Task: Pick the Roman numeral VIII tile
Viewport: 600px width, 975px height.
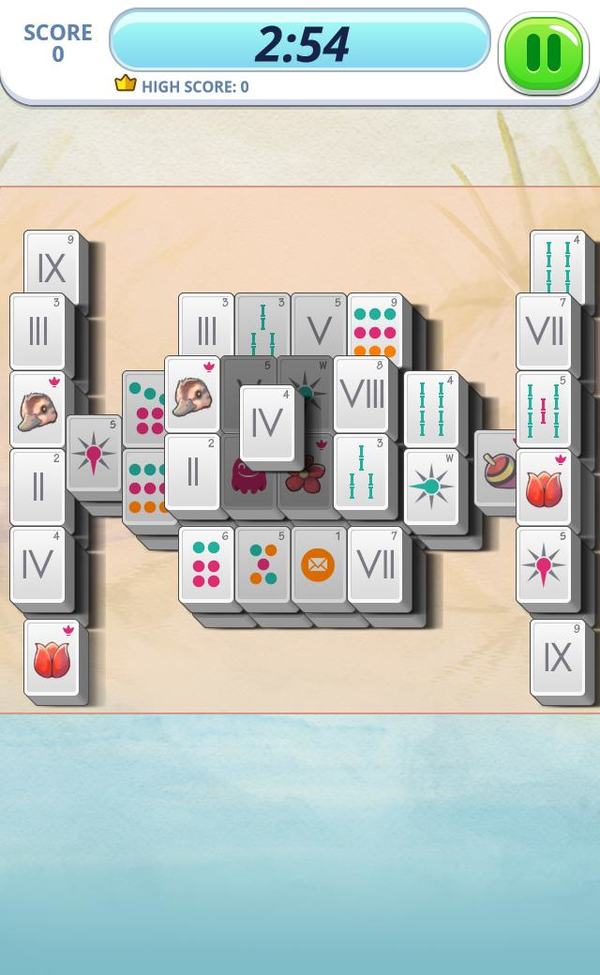Action: tap(361, 393)
